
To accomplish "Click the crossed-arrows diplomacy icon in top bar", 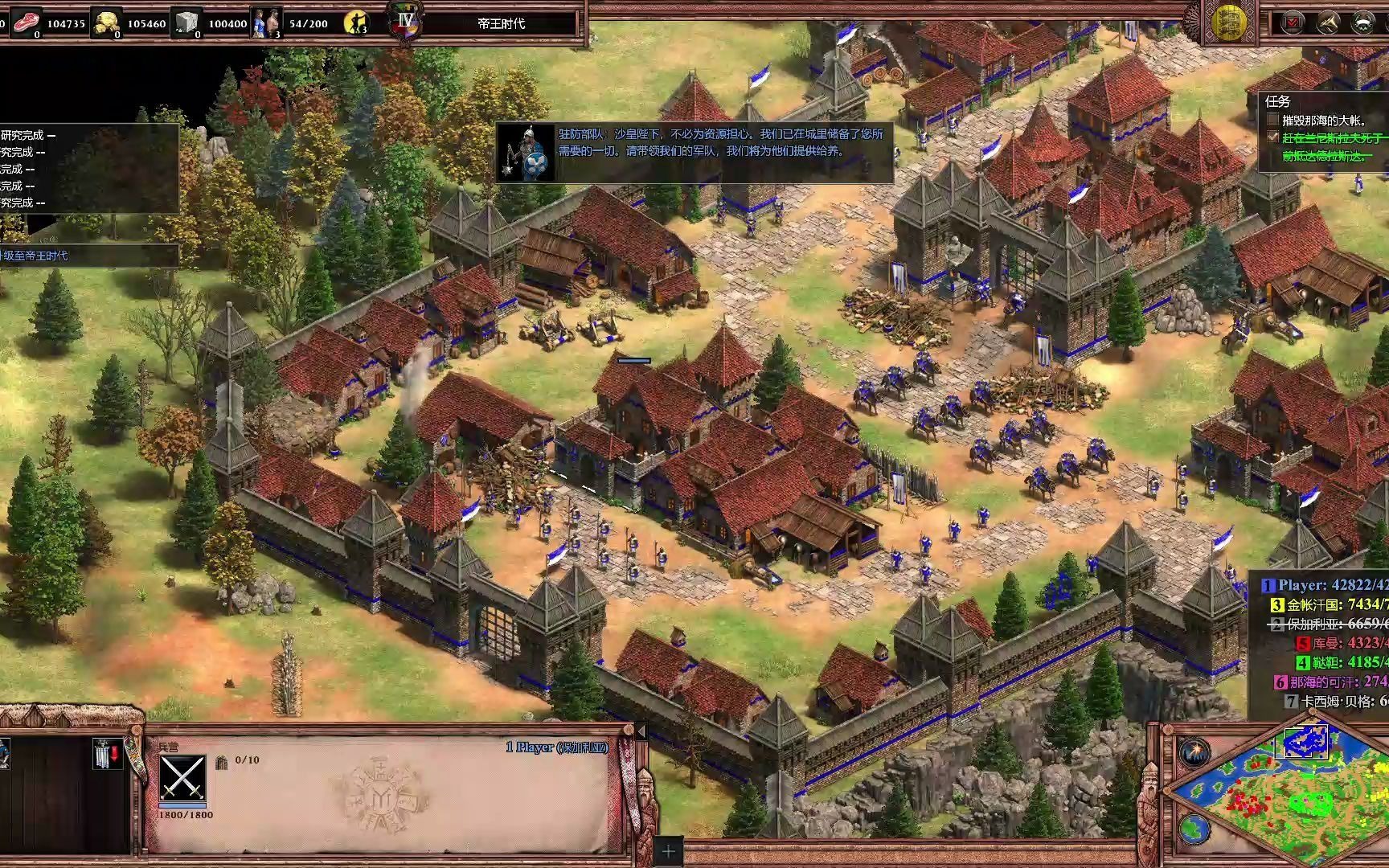I will click(1327, 22).
